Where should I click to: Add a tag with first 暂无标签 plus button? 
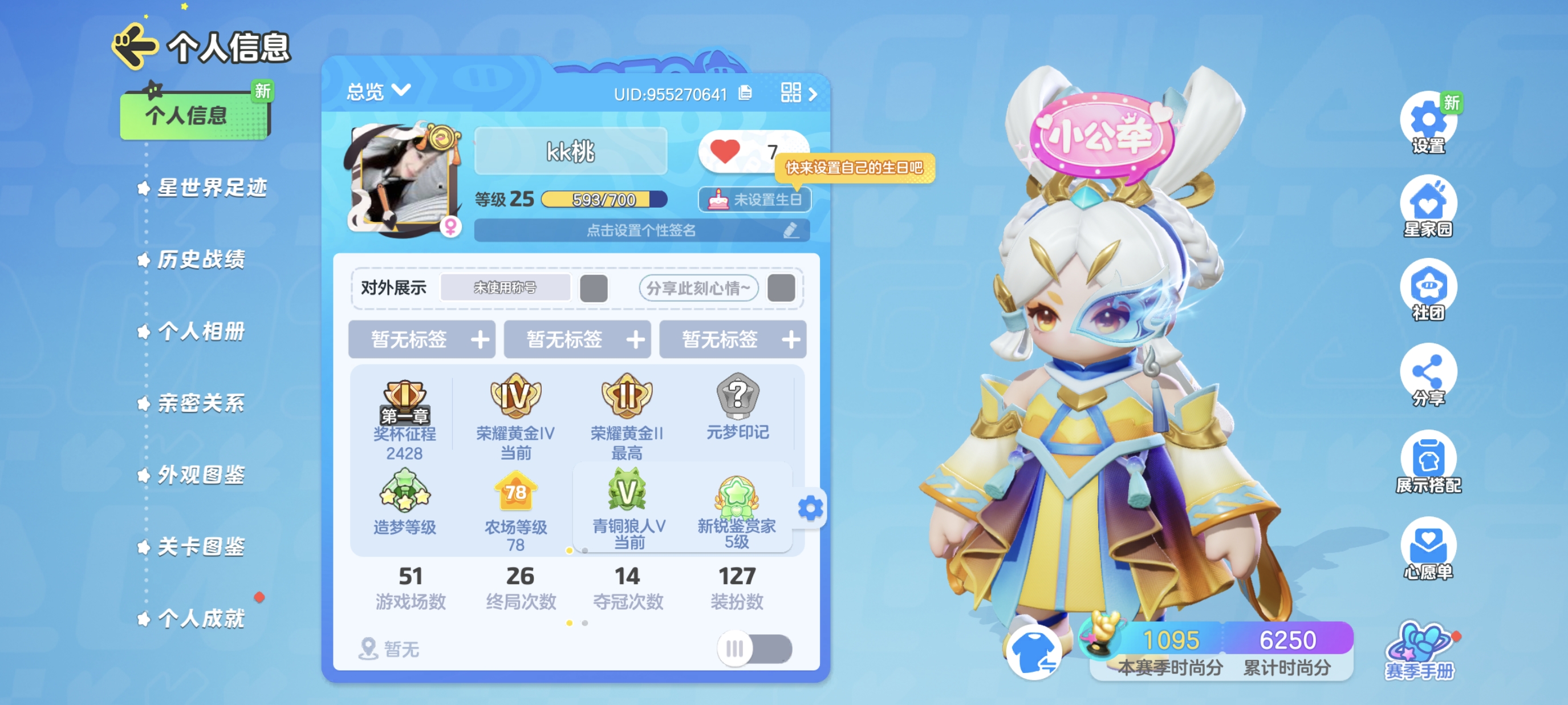pos(481,339)
